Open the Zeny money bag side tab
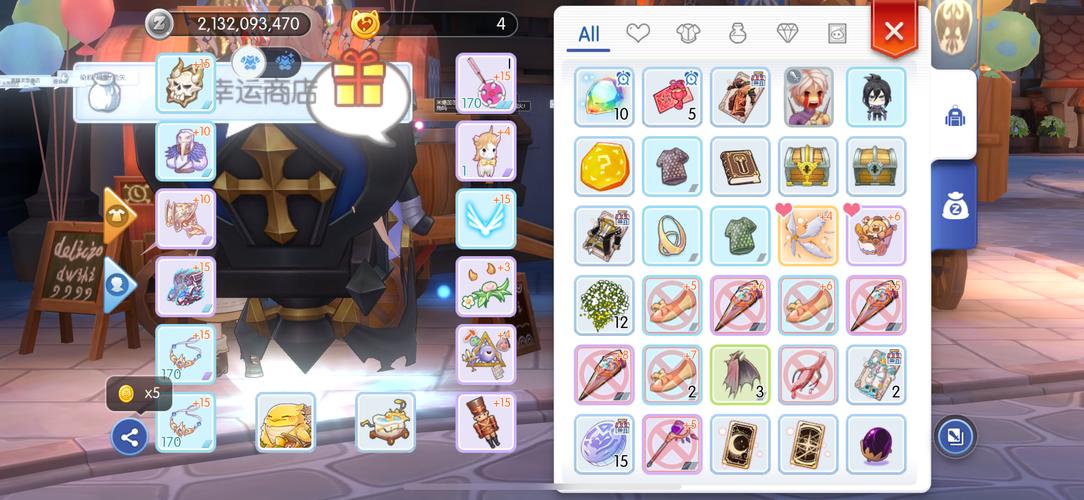 (954, 207)
